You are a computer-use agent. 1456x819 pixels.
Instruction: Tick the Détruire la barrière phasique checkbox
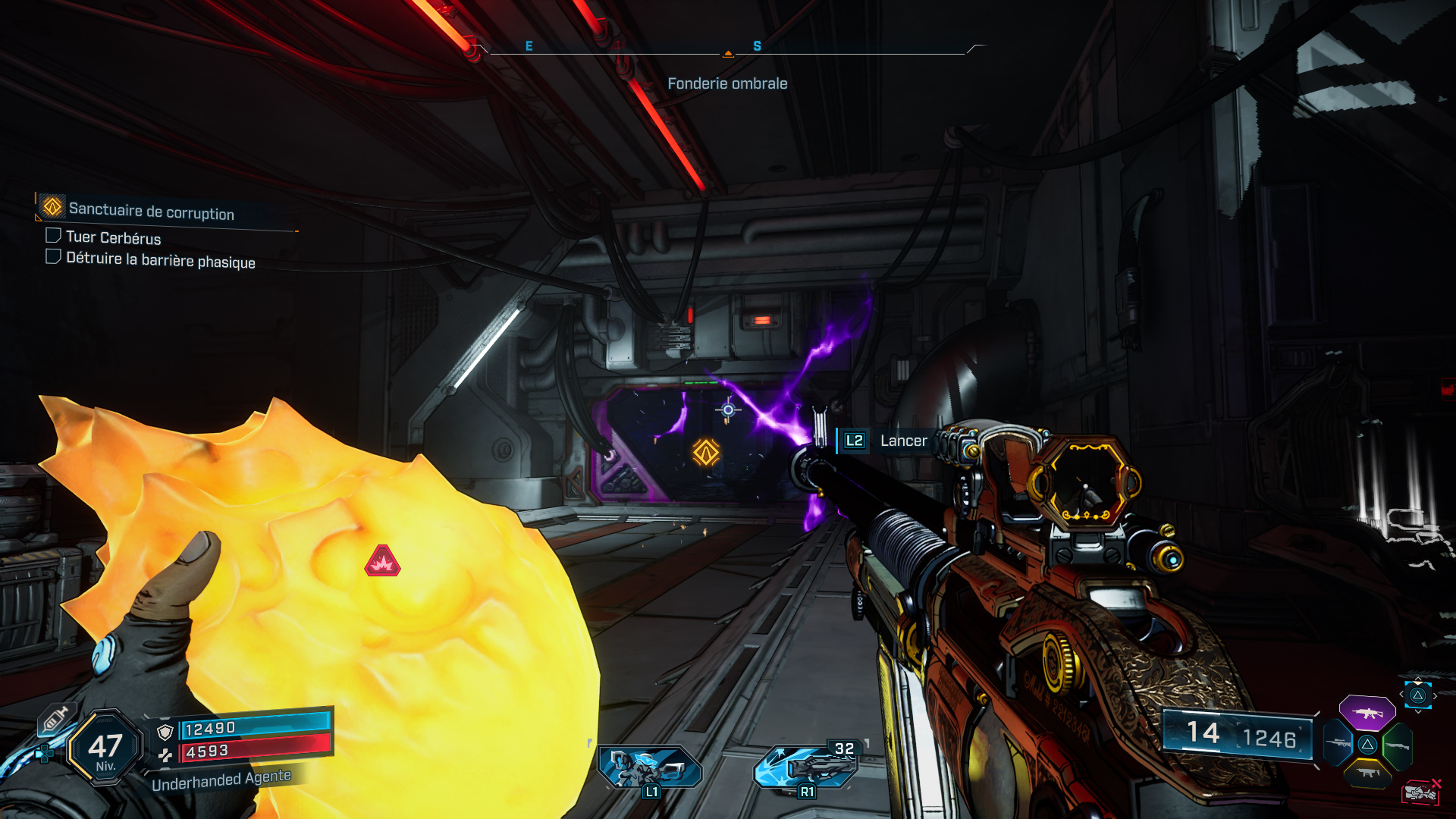pos(53,257)
